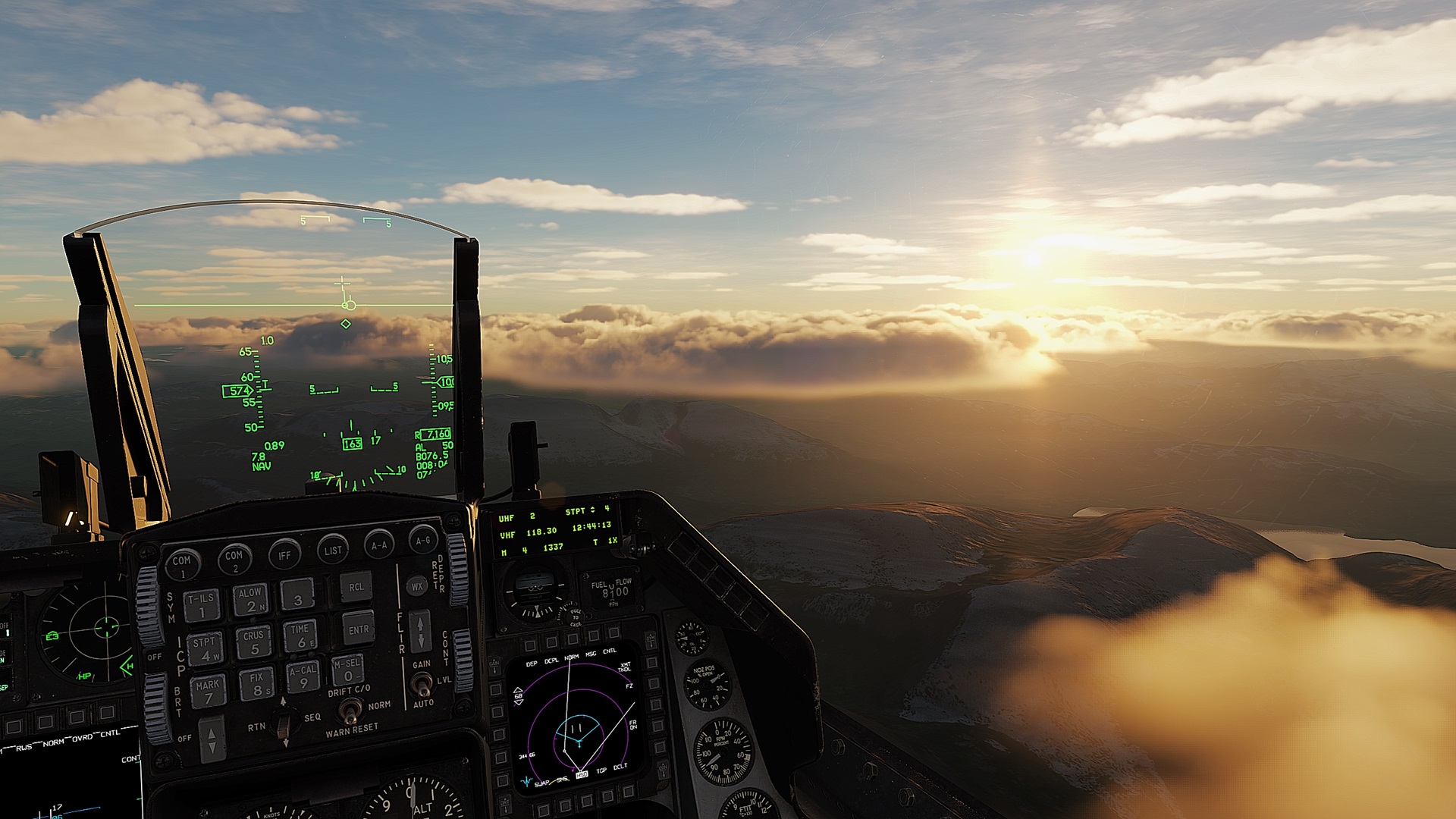1456x819 pixels.
Task: Flip the DRIFT C/O warn reset switch
Action: [x=350, y=711]
